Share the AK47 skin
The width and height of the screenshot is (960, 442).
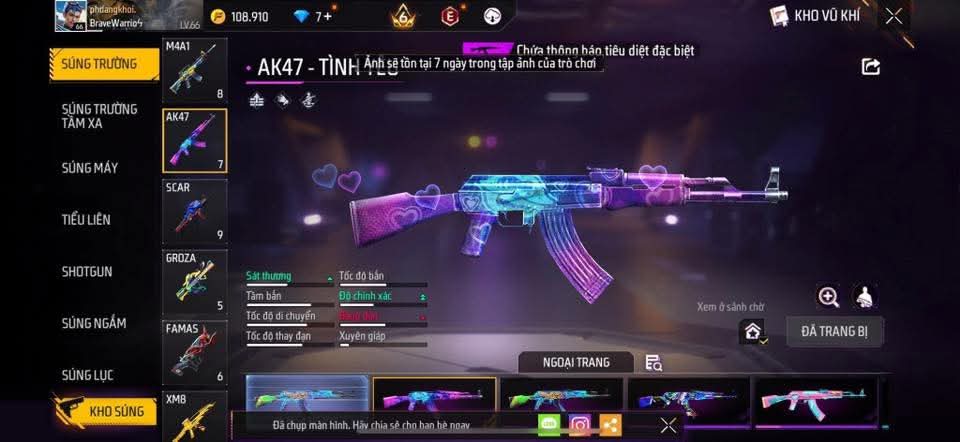(871, 66)
